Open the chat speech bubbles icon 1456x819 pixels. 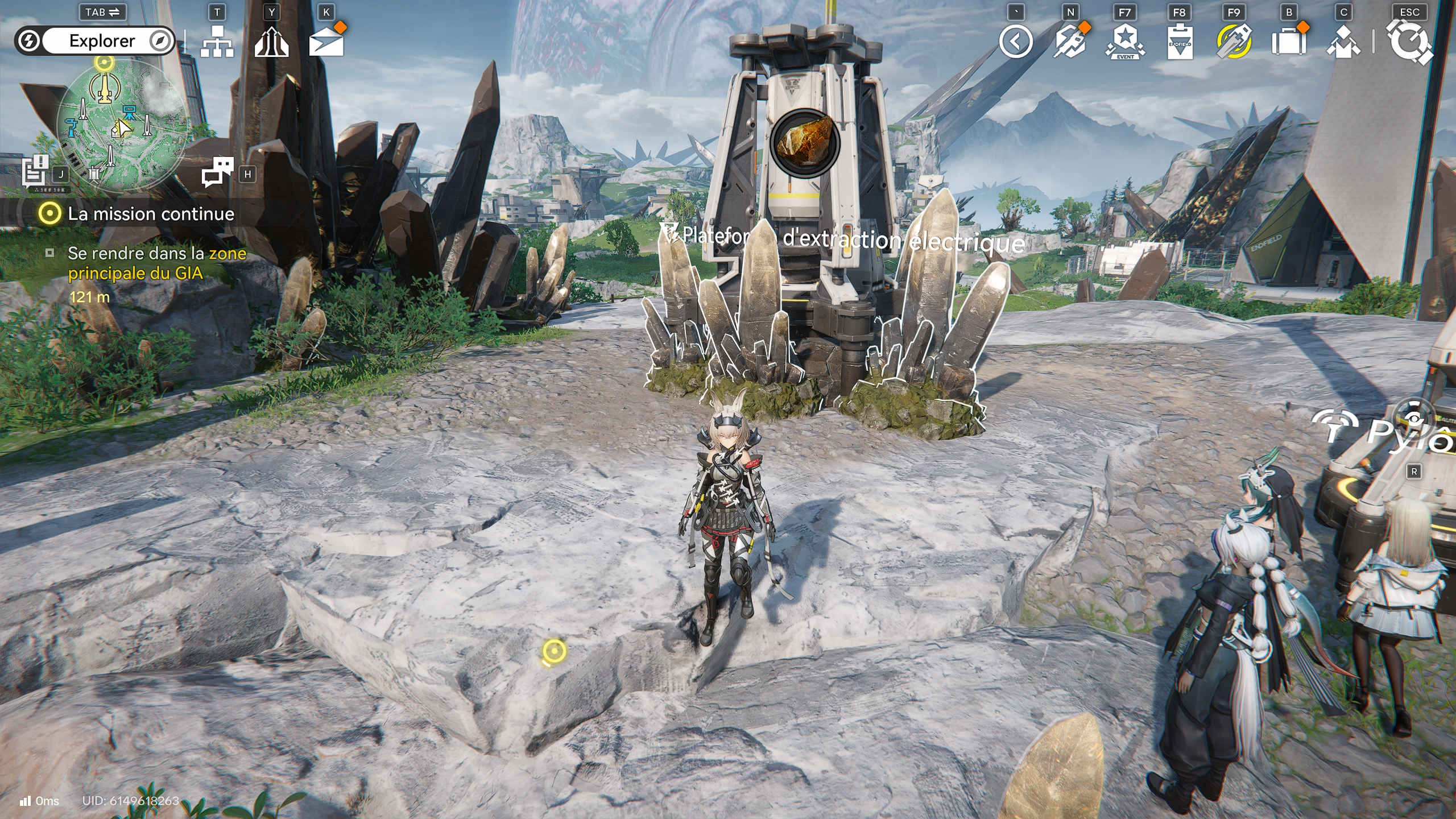(218, 171)
